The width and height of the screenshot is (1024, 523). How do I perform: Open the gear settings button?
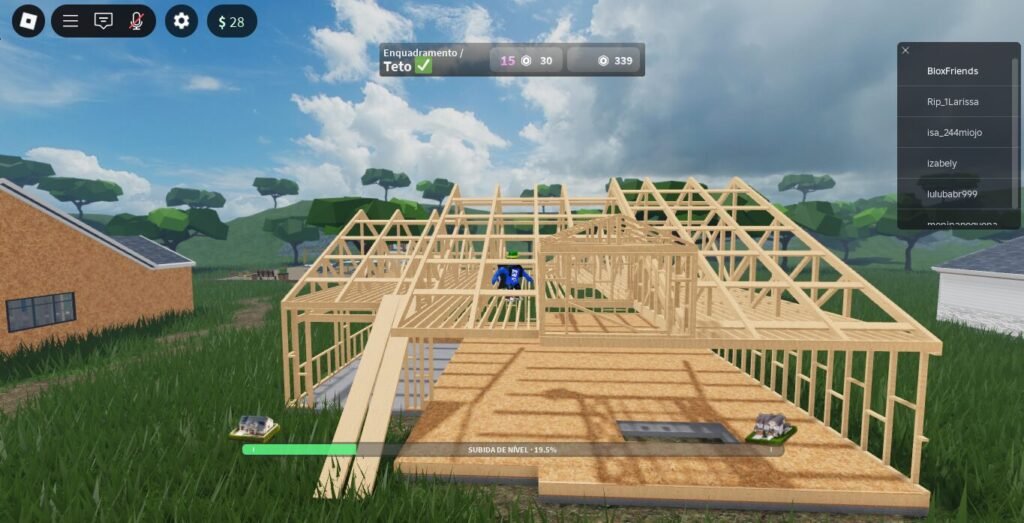(x=181, y=21)
